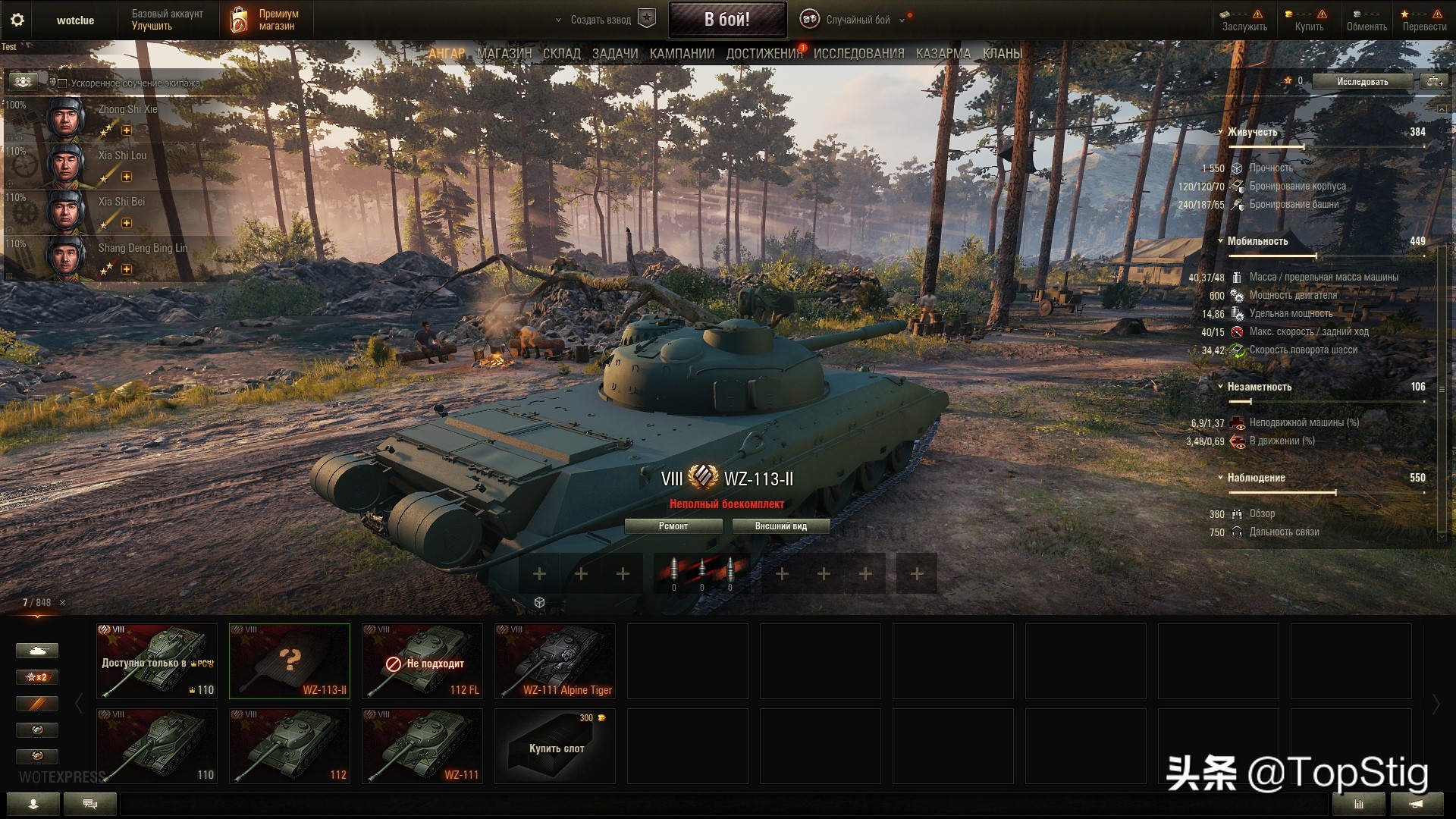Buy a new garage slot

pyautogui.click(x=555, y=746)
